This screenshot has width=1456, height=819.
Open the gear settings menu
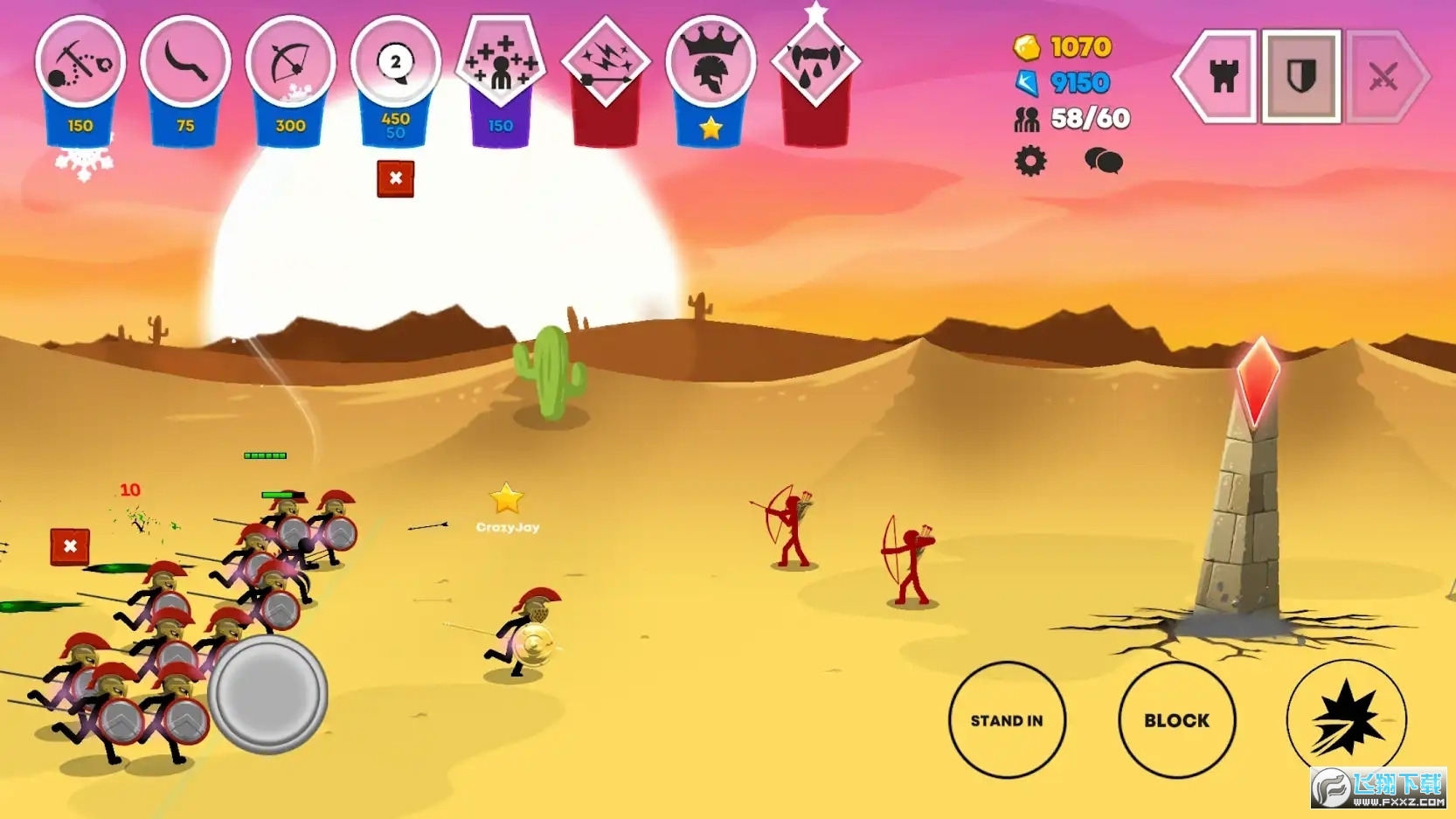(x=1030, y=162)
